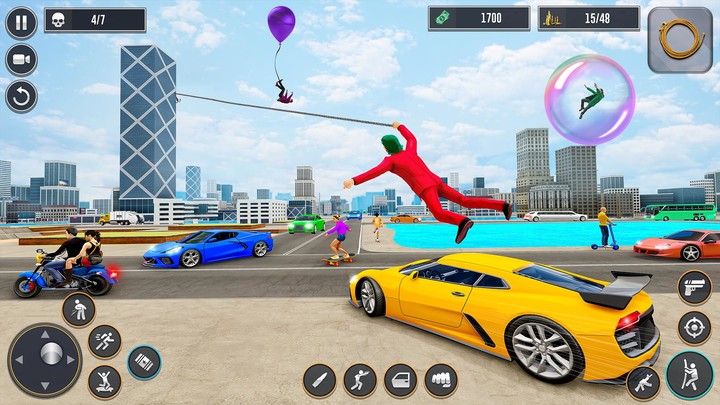Pause the game

(21, 22)
